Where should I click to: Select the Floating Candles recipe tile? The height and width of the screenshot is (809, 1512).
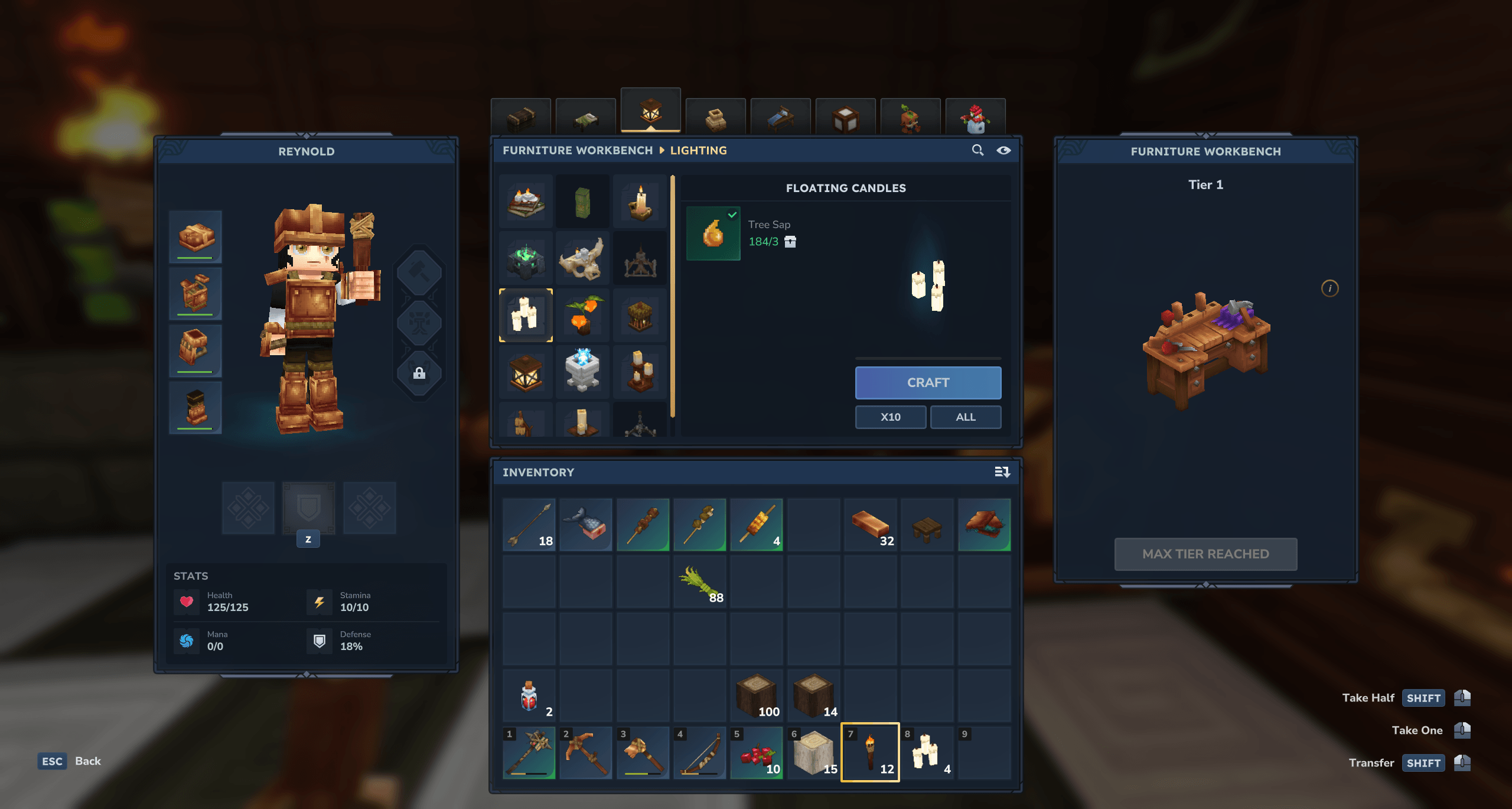pyautogui.click(x=526, y=315)
